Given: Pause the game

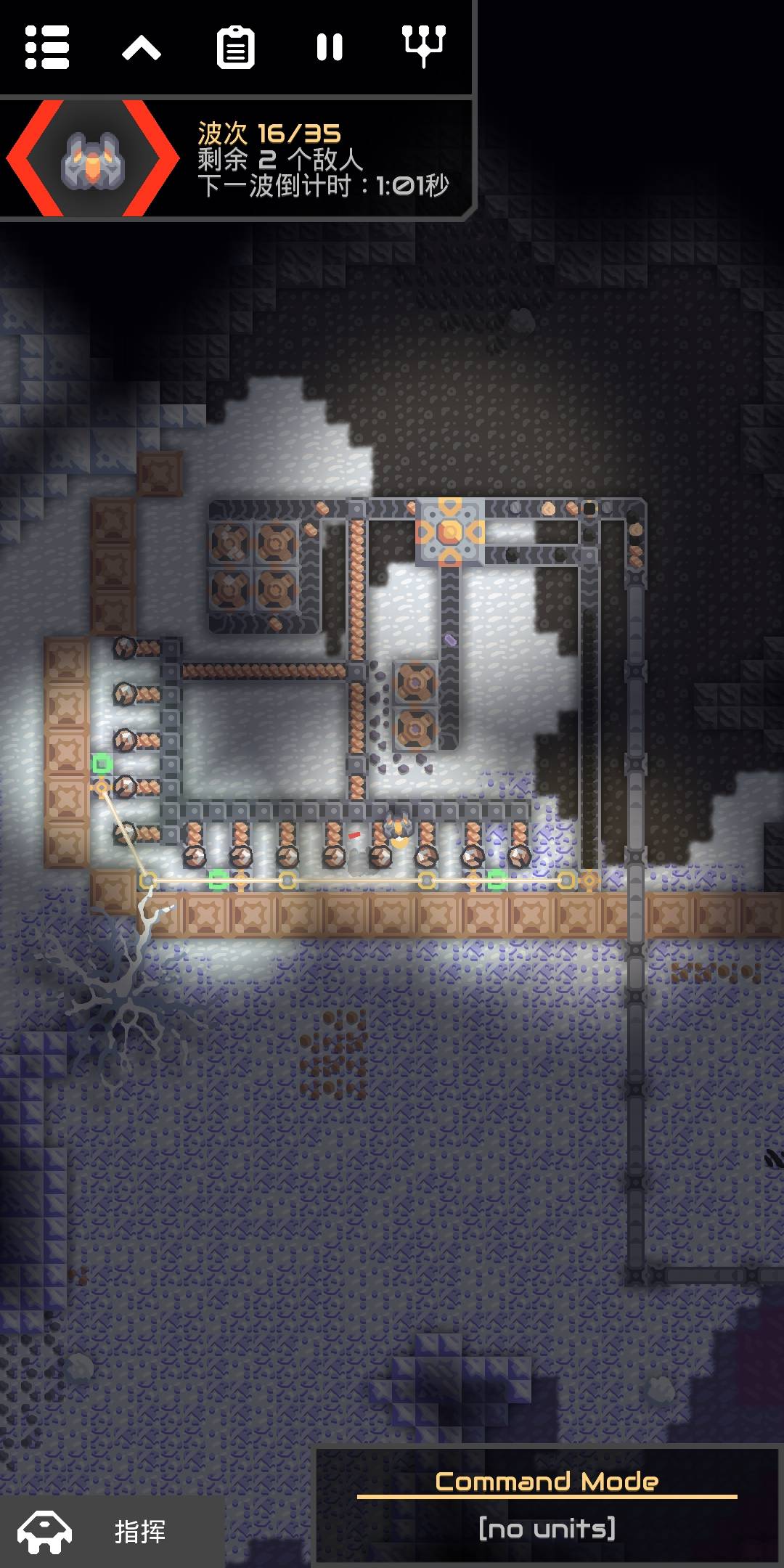Looking at the screenshot, I should coord(330,48).
